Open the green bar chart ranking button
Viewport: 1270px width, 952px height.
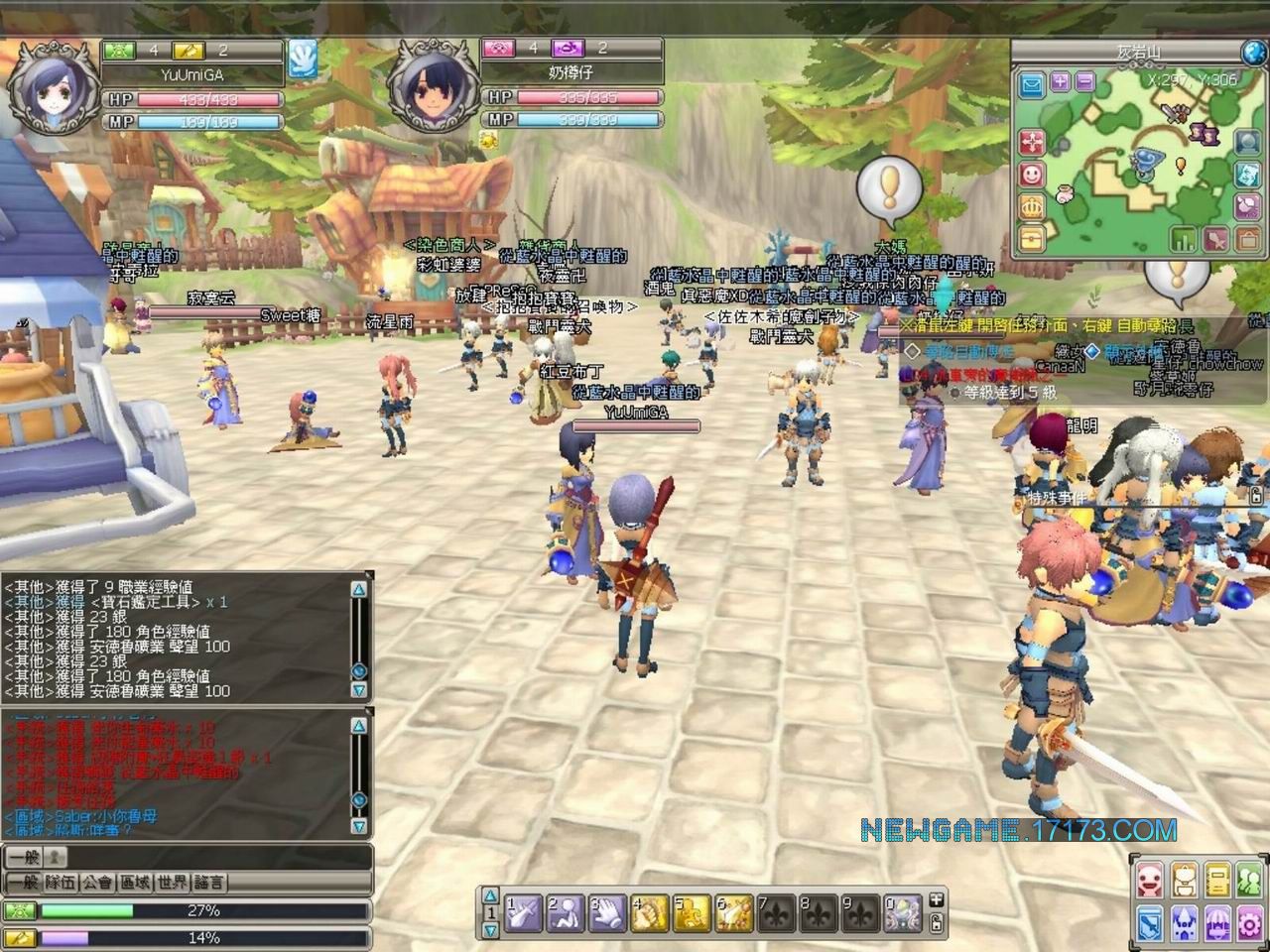pyautogui.click(x=1184, y=239)
